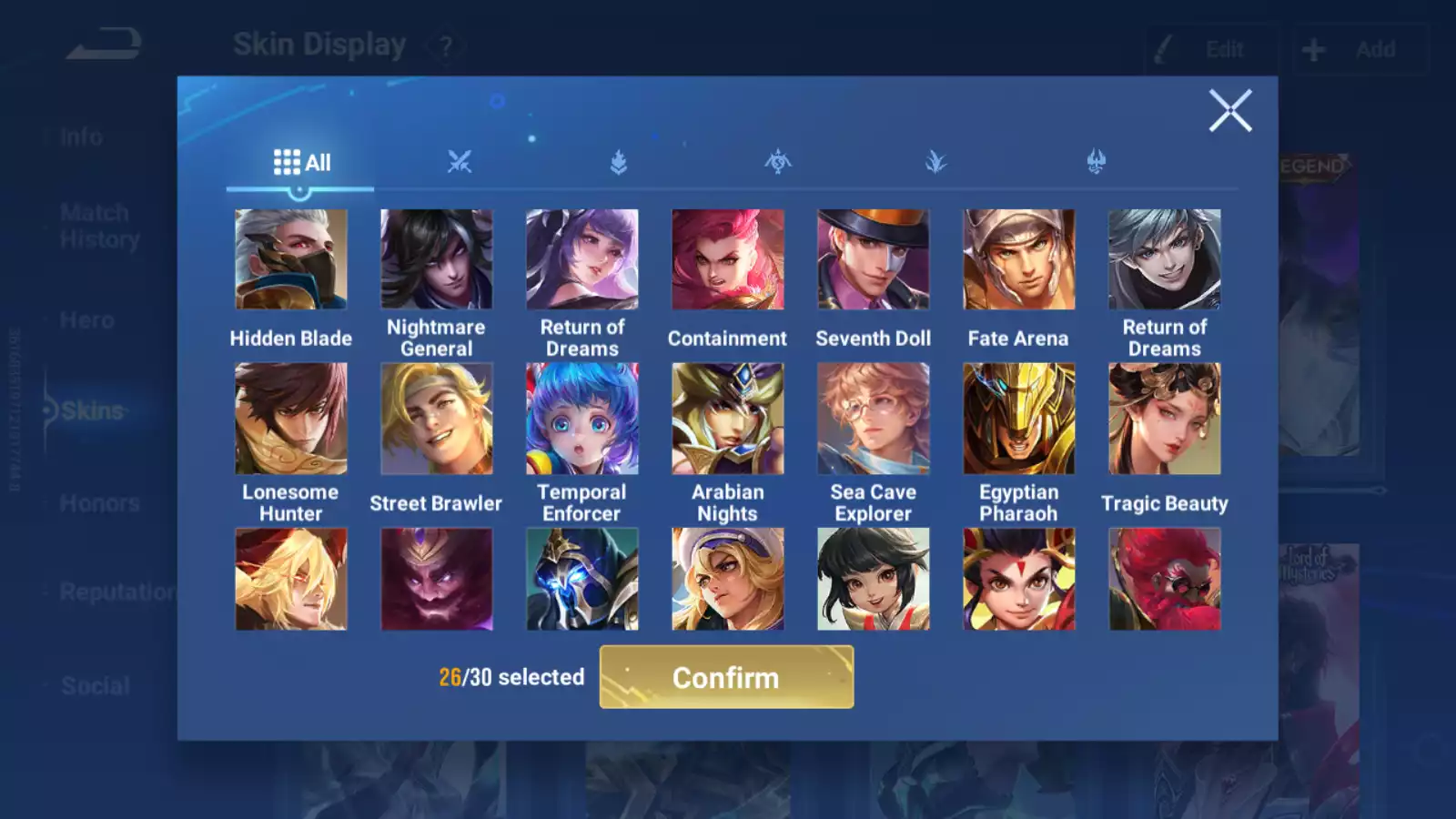Pick the Containment skin portrait
Screen dimensions: 1456x819
(727, 260)
